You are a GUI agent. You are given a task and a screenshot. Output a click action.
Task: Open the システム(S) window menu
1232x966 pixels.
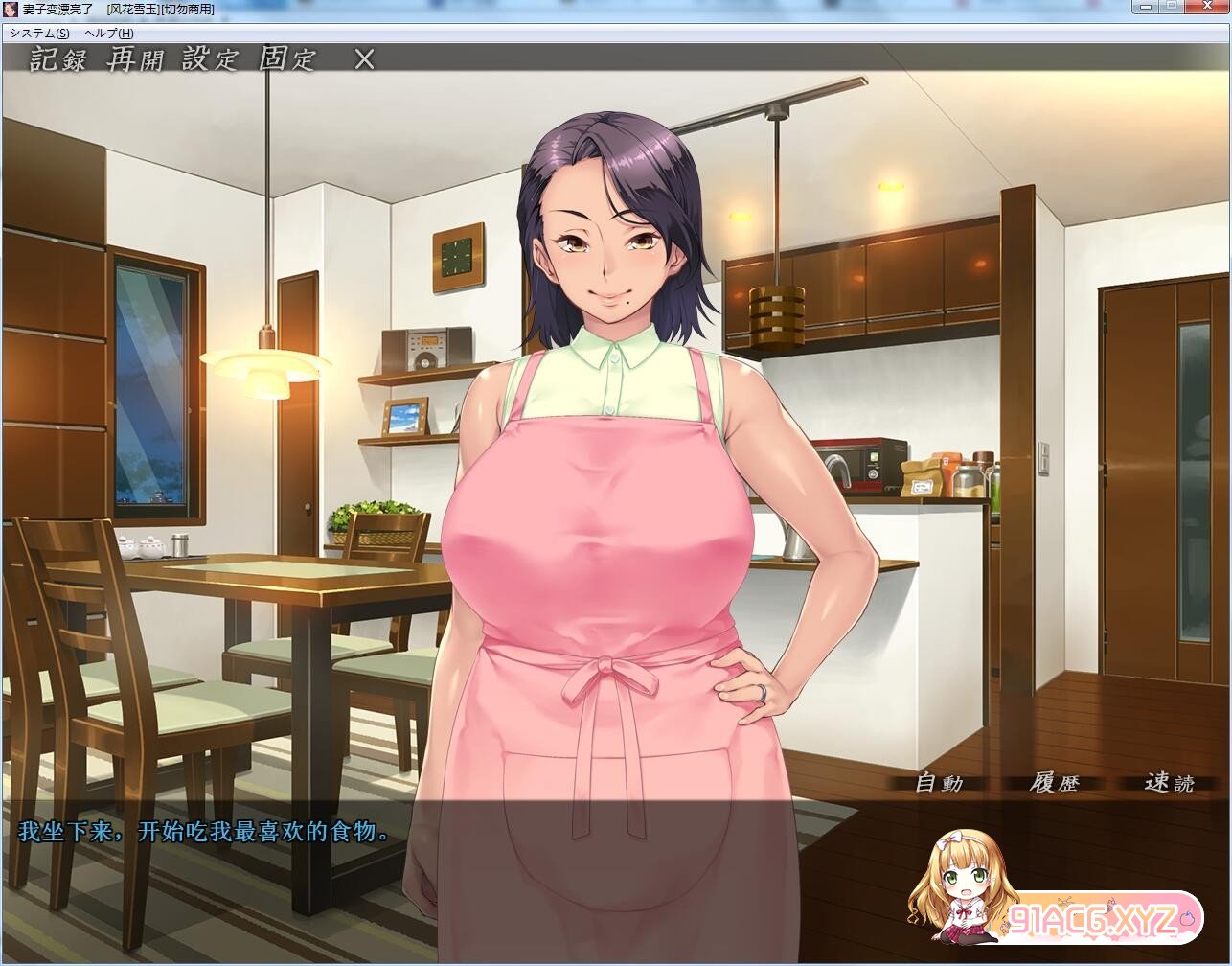(40, 34)
